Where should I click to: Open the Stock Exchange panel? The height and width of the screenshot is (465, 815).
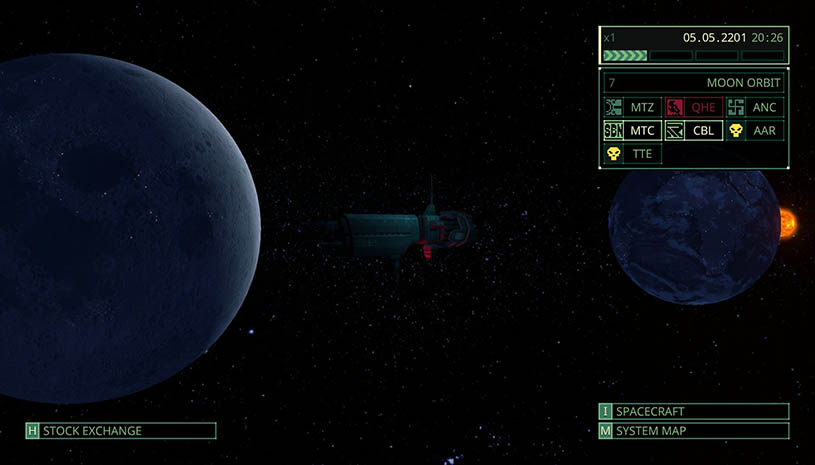[120, 431]
